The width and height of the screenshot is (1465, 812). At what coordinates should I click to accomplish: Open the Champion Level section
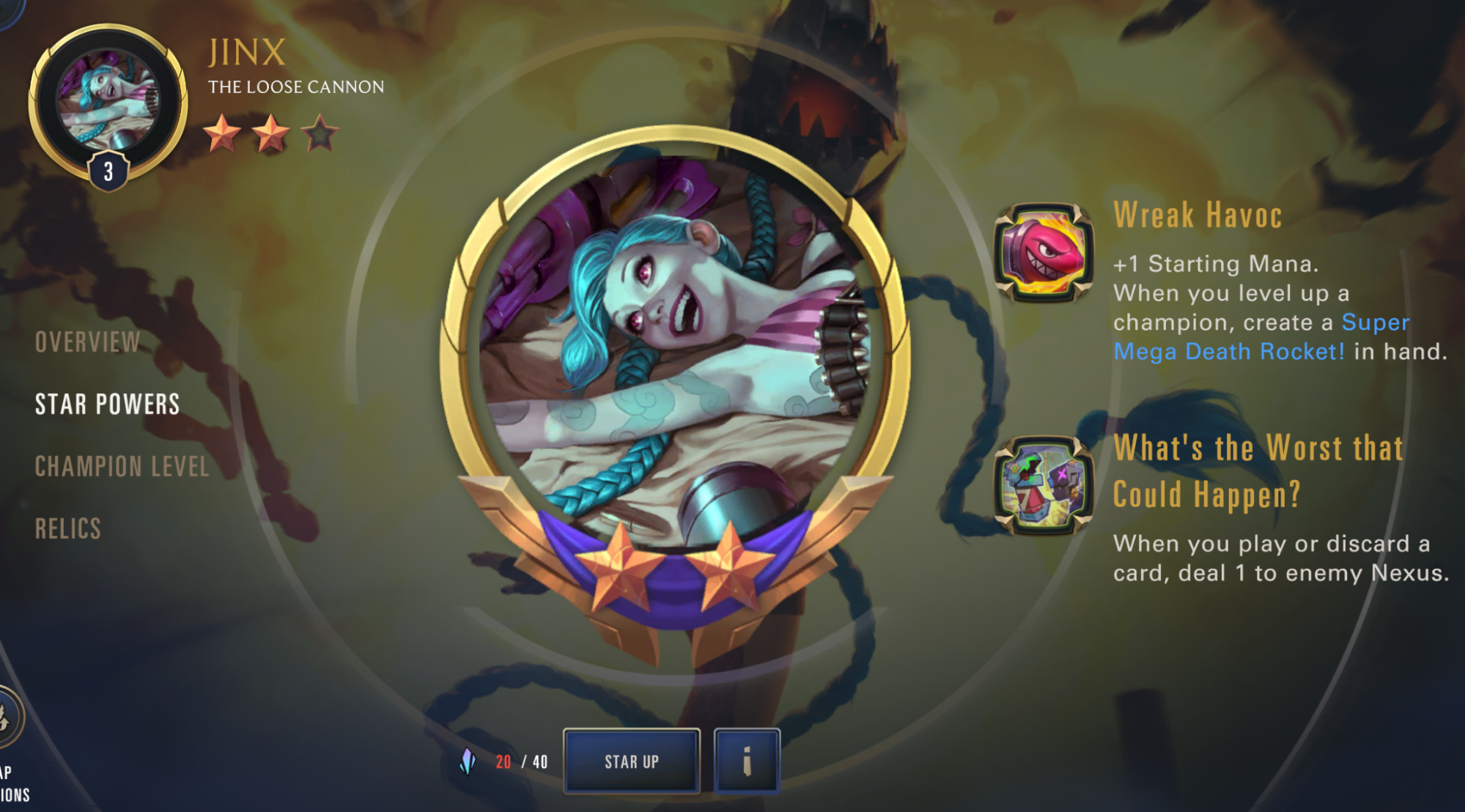point(122,465)
